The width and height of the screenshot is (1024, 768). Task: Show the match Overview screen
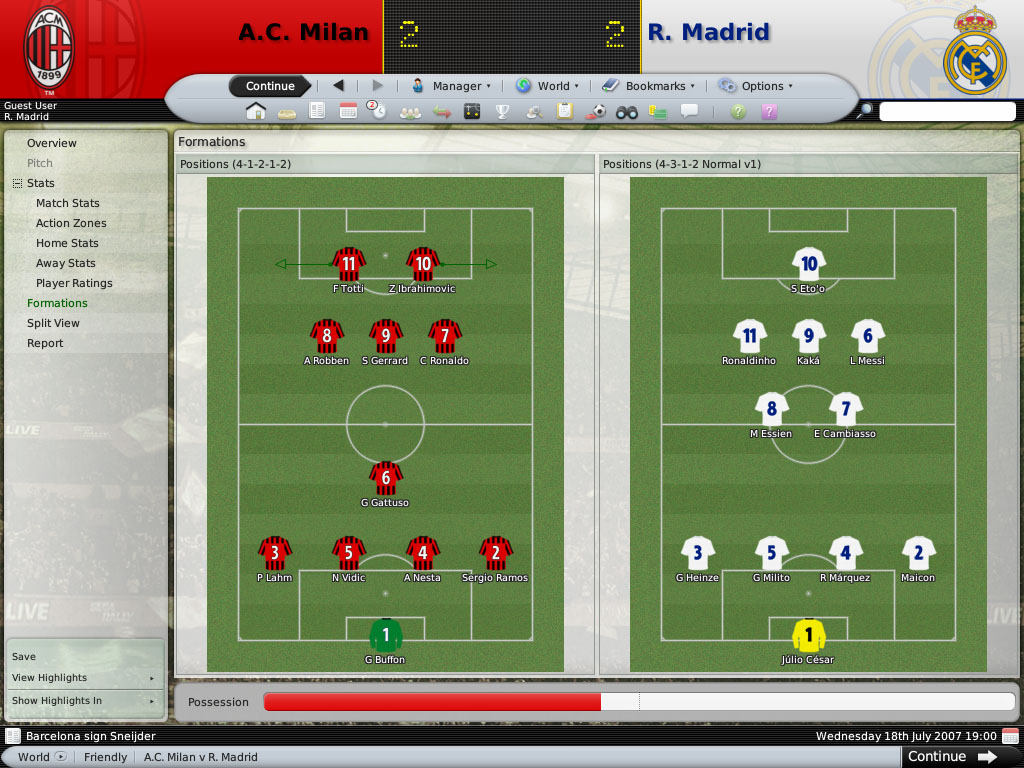[x=52, y=143]
